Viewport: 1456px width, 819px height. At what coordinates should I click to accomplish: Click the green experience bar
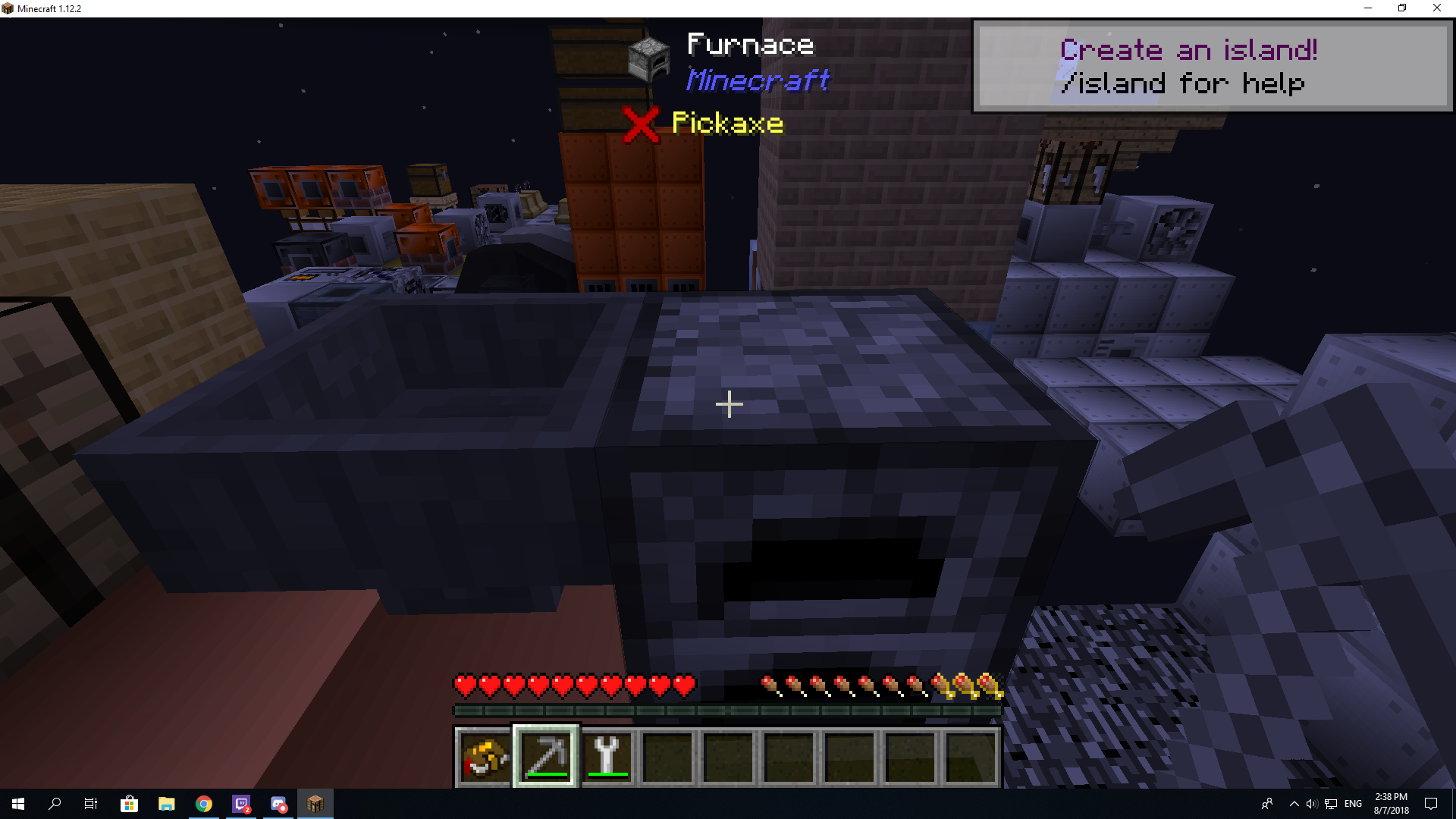tap(726, 711)
